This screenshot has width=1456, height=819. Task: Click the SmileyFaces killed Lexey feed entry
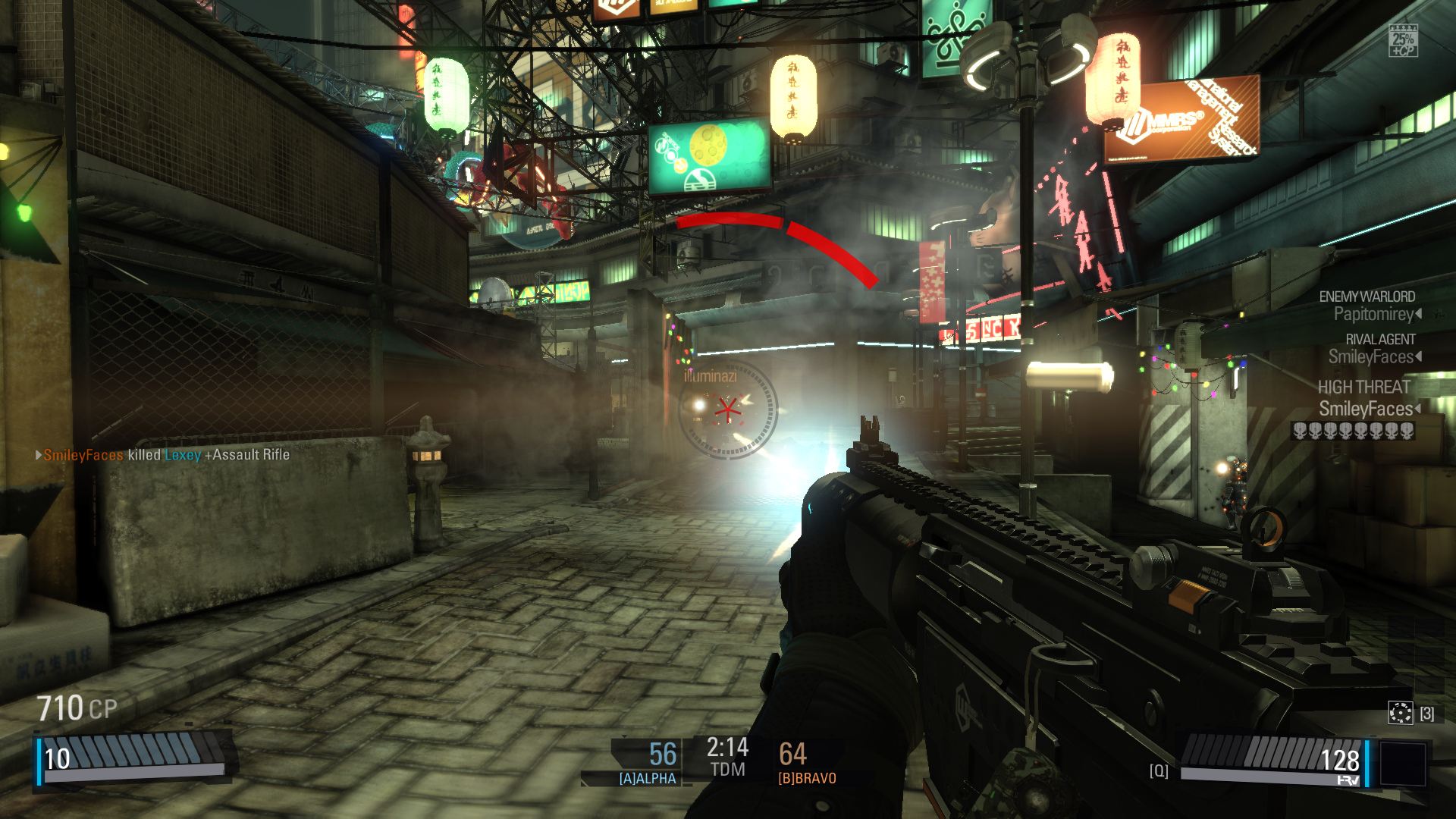[163, 455]
